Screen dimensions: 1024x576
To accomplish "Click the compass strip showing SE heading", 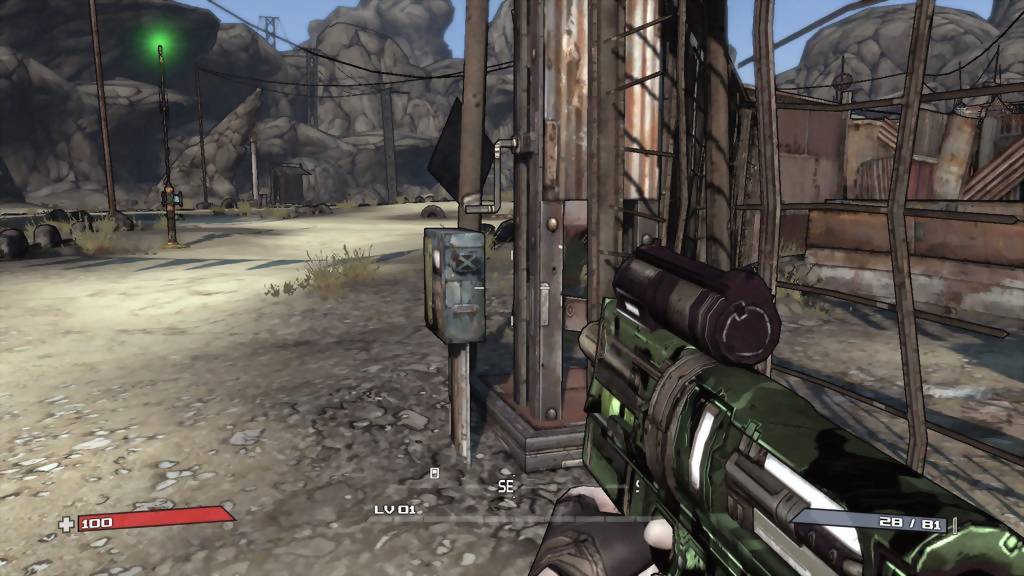I will 506,486.
